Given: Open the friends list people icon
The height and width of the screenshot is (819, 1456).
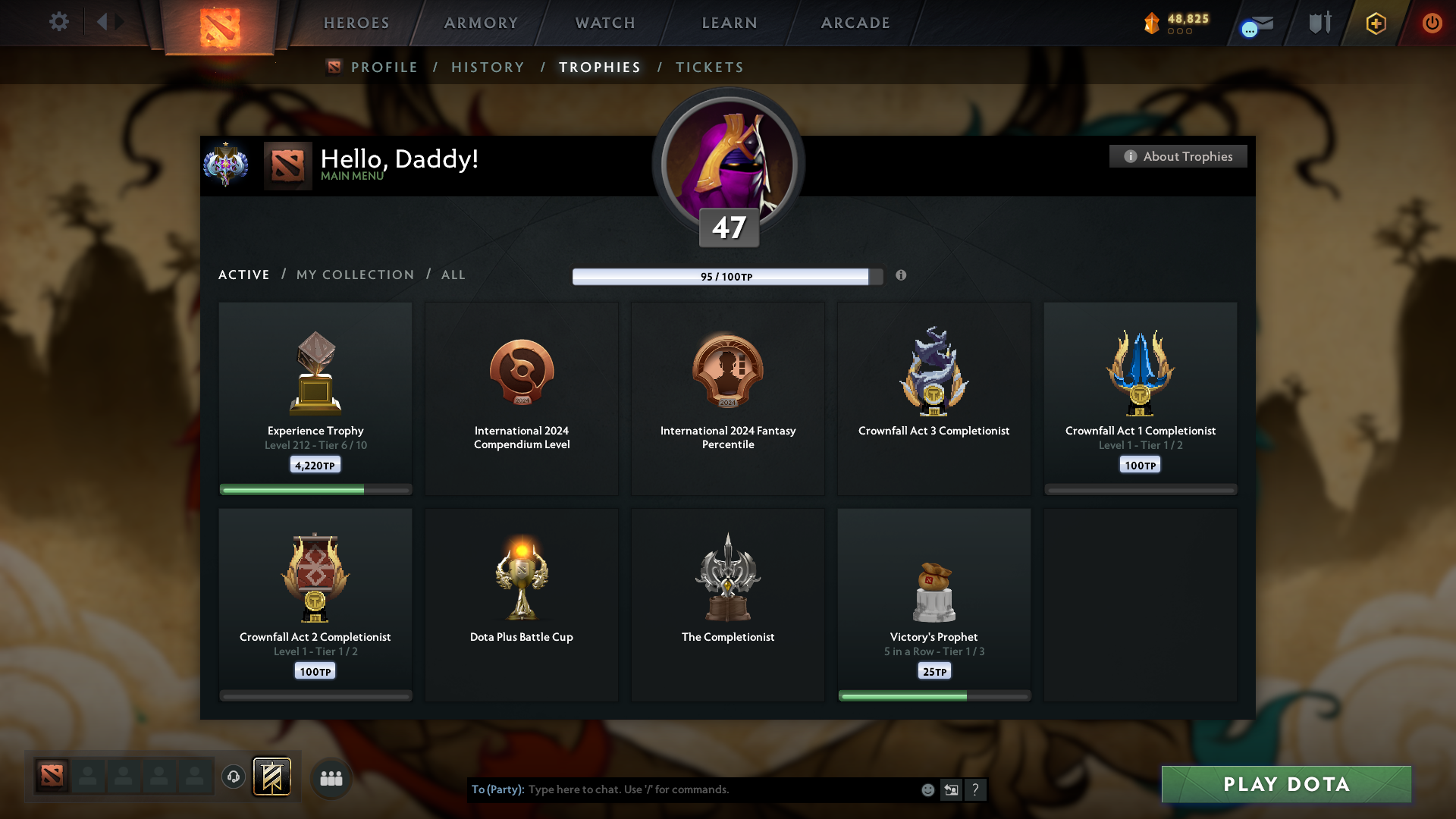Looking at the screenshot, I should coord(331,777).
